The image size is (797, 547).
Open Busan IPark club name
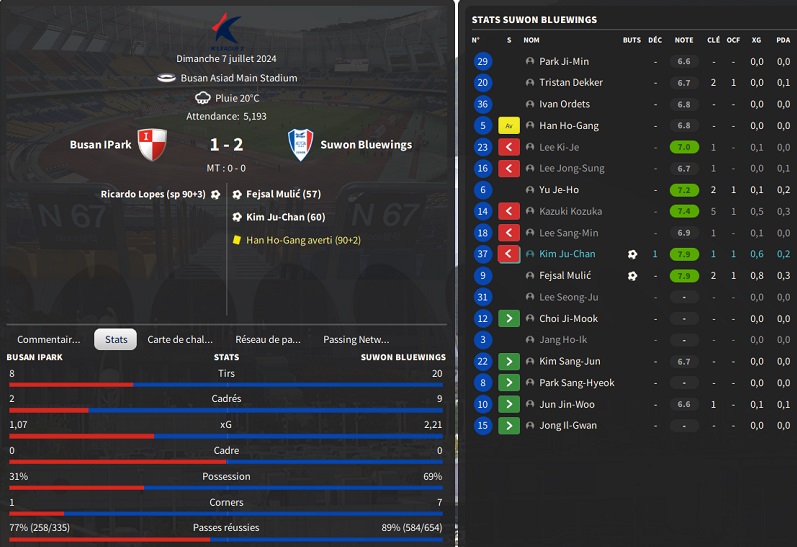coord(100,145)
